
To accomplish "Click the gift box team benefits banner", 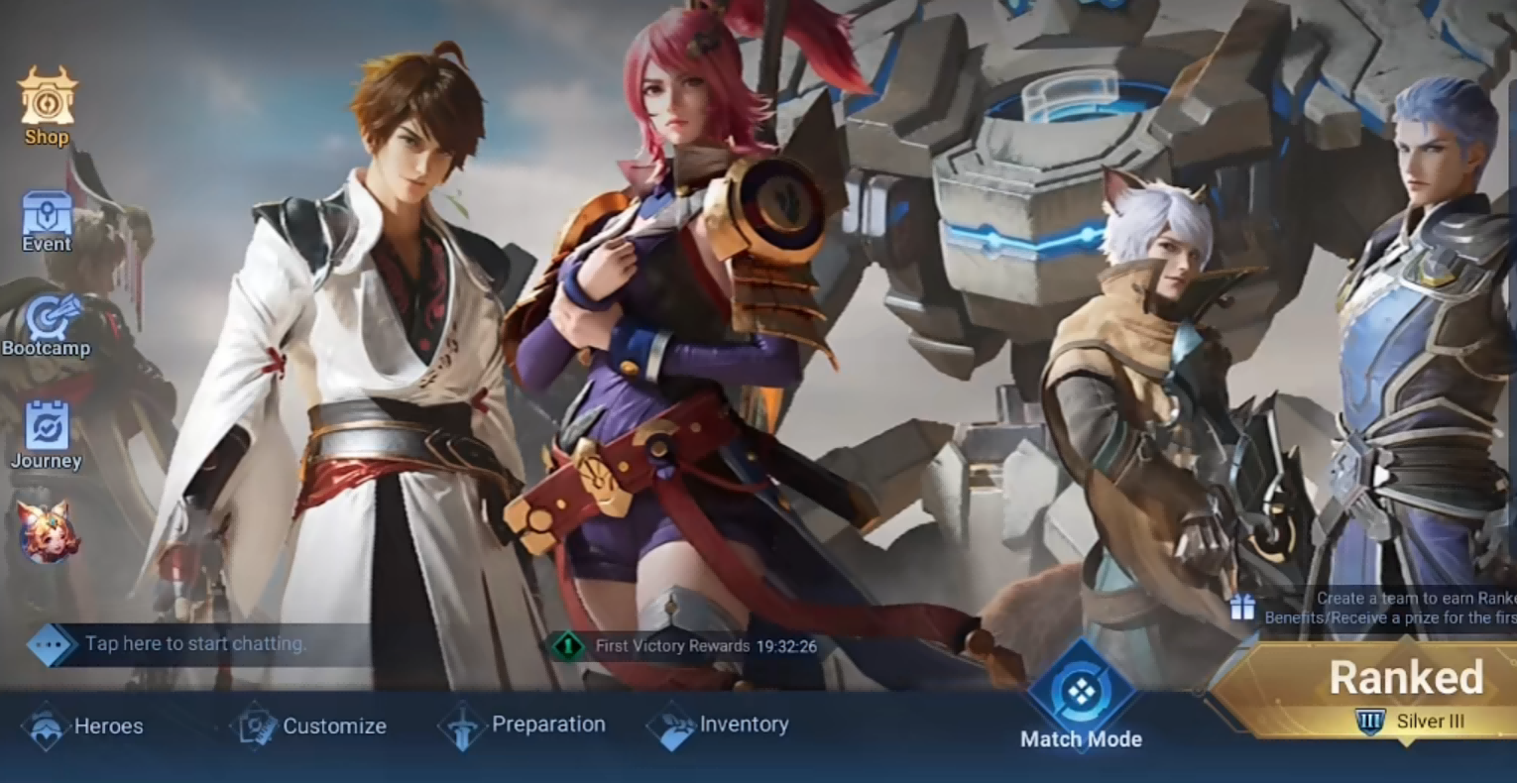I will coord(1378,608).
